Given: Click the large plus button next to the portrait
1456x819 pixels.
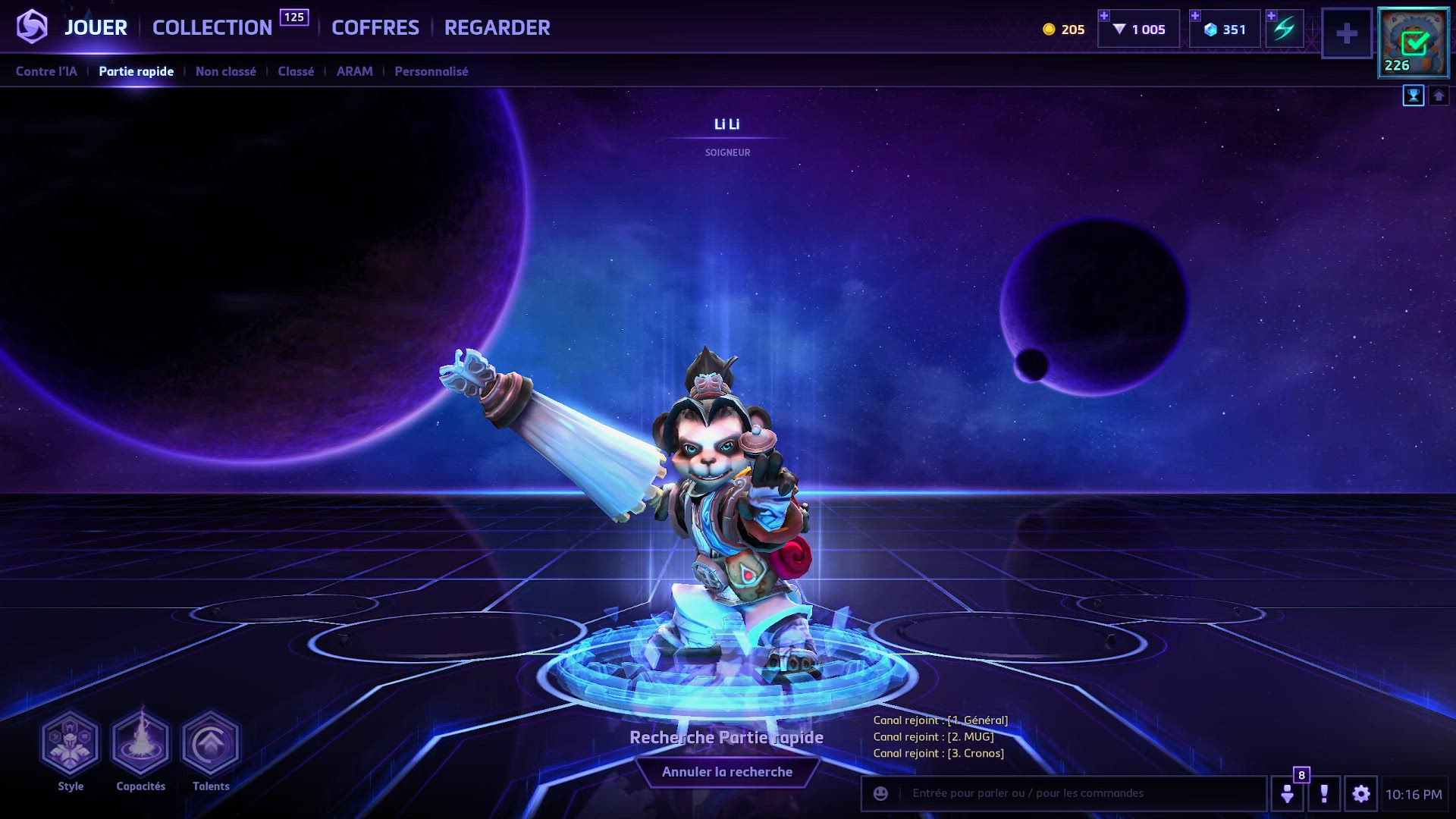Looking at the screenshot, I should tap(1348, 33).
